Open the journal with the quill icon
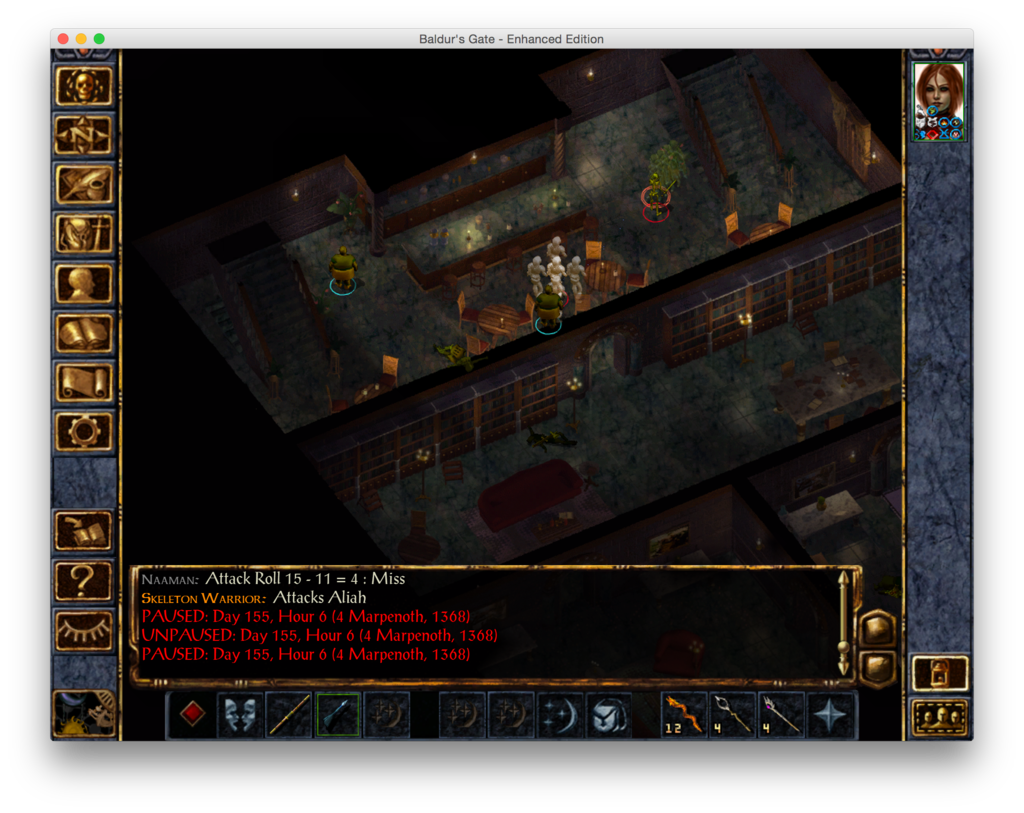The height and width of the screenshot is (813, 1024). click(84, 184)
